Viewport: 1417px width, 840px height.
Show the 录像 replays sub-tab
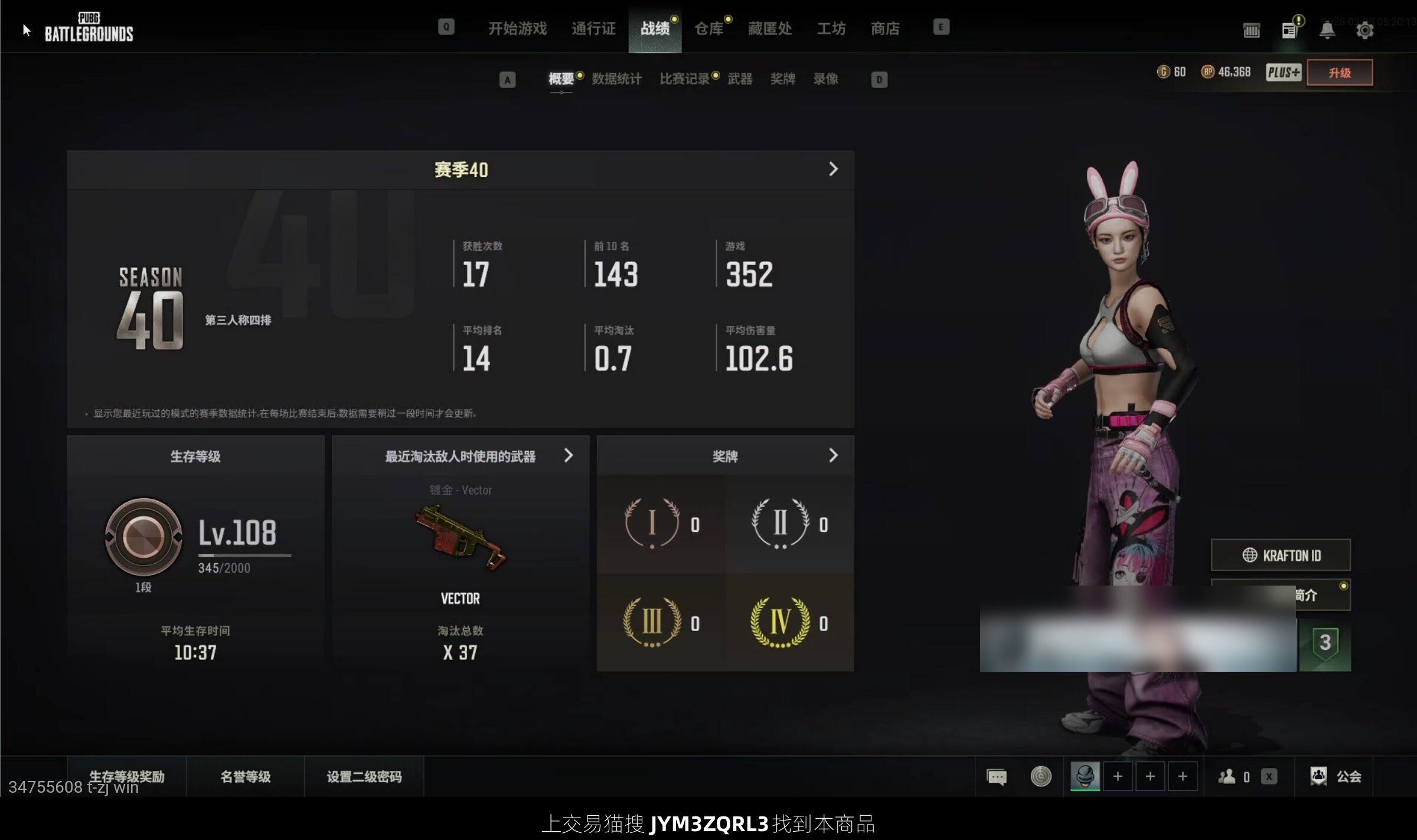tap(825, 79)
